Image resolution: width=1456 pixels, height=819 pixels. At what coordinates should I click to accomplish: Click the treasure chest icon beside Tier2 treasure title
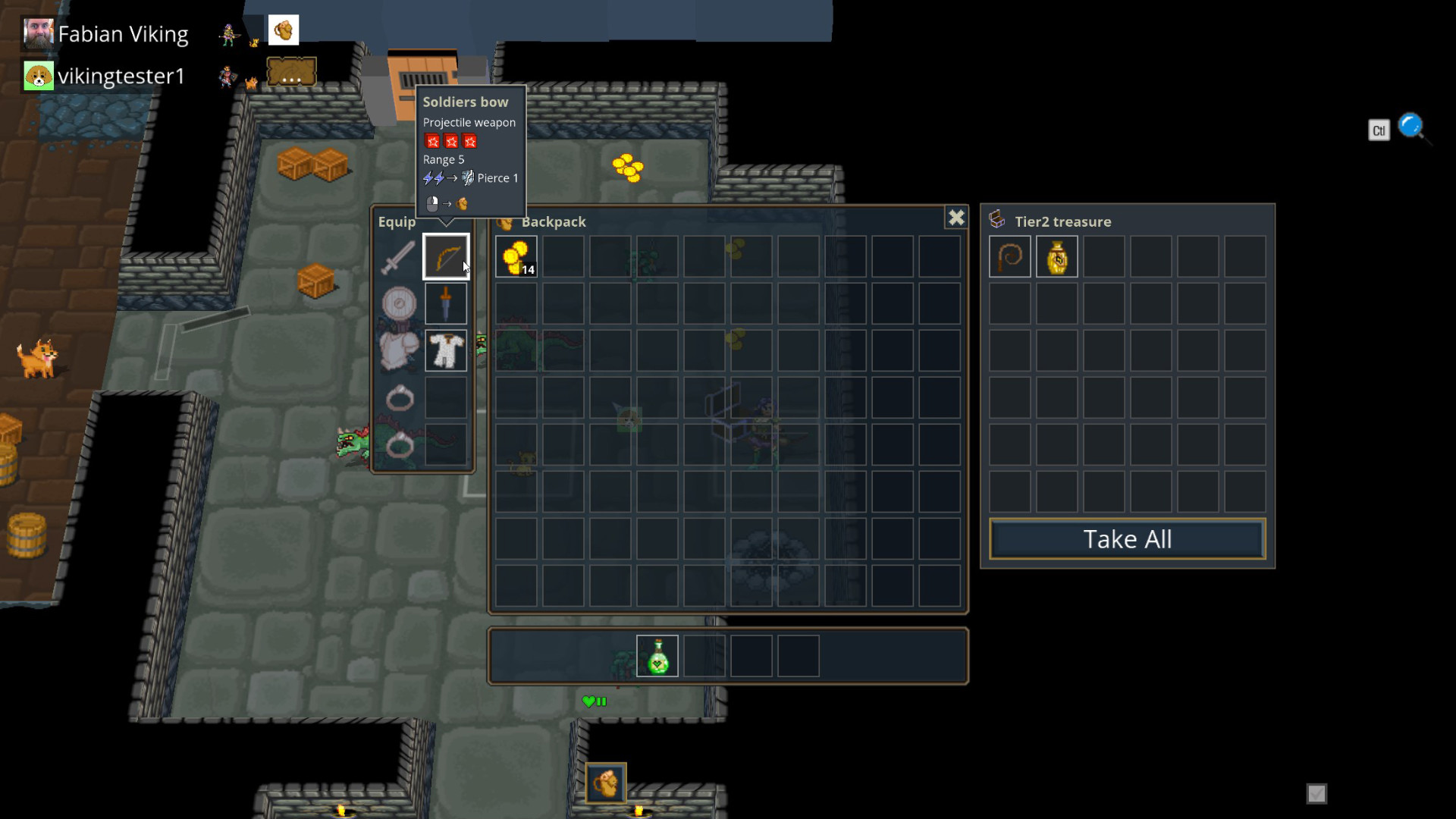[x=997, y=218]
